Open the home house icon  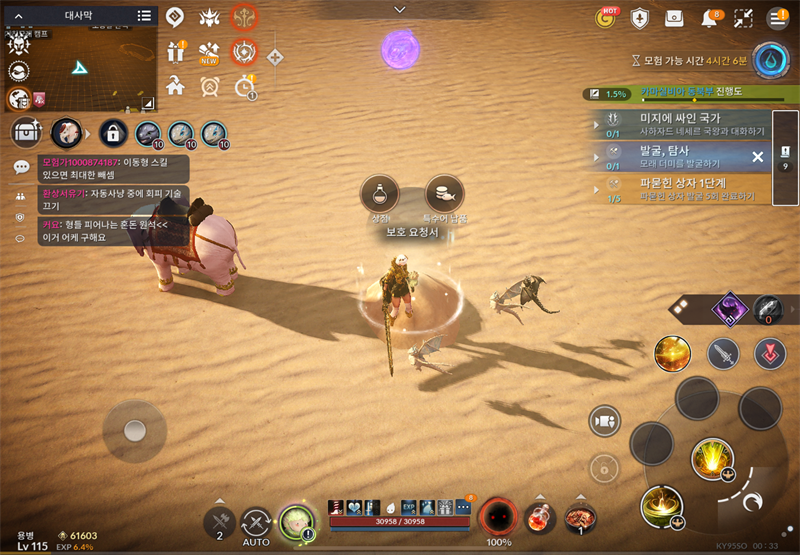point(176,85)
